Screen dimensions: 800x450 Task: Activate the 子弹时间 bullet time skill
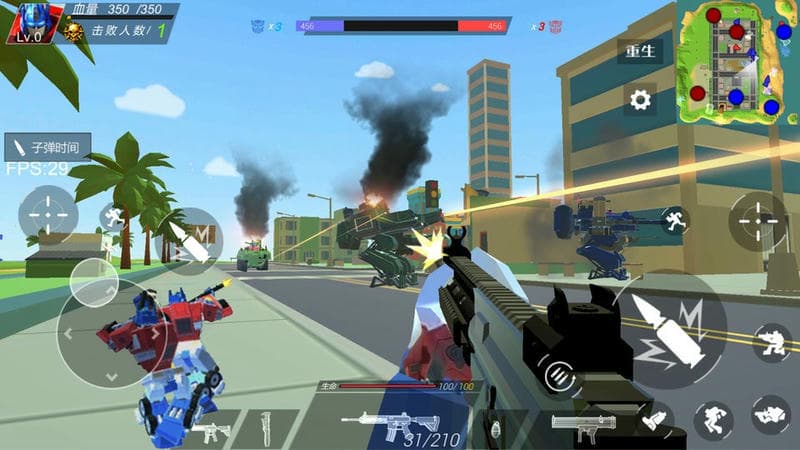[48, 147]
